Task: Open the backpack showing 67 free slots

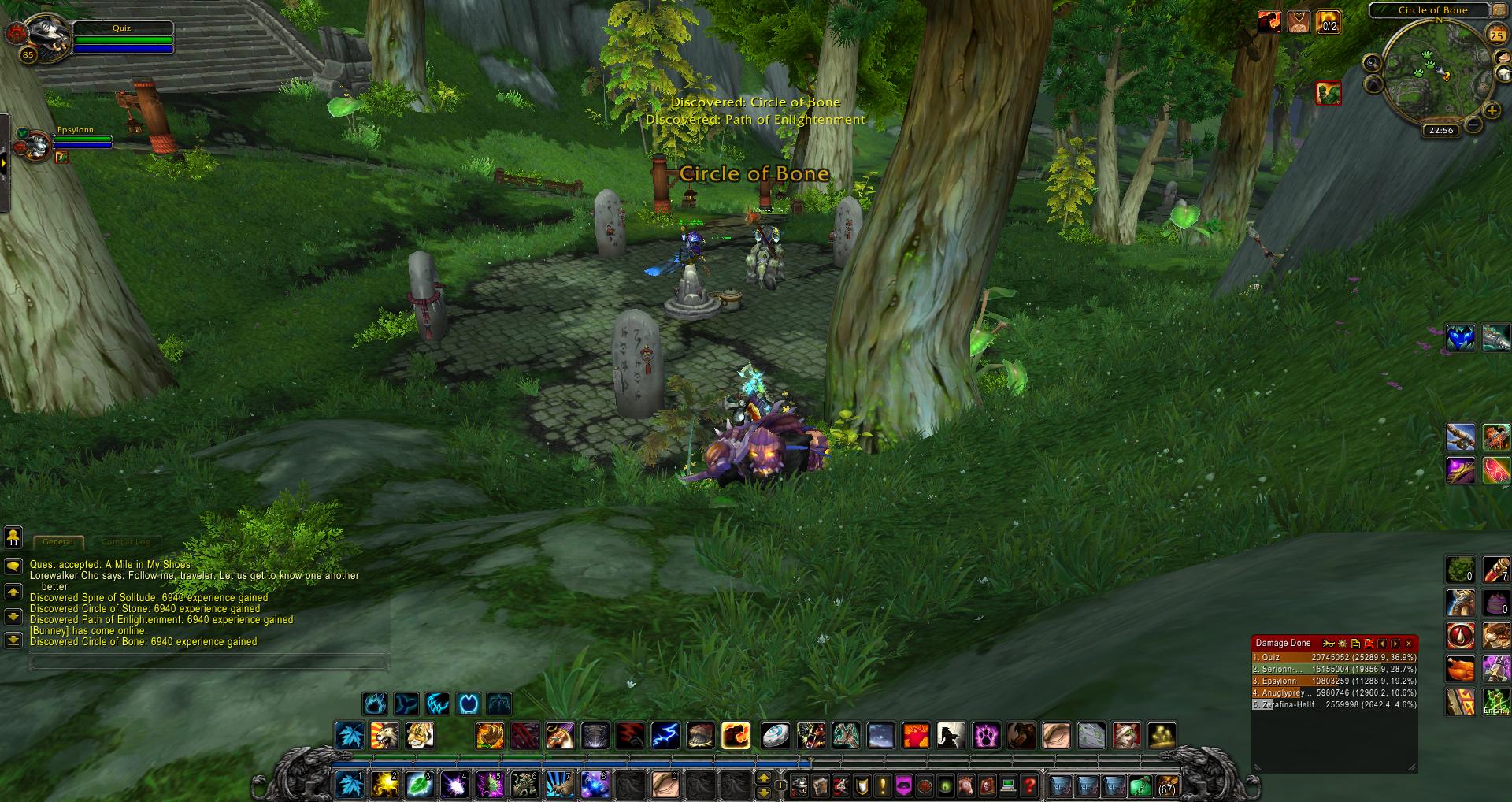Action: (1166, 785)
